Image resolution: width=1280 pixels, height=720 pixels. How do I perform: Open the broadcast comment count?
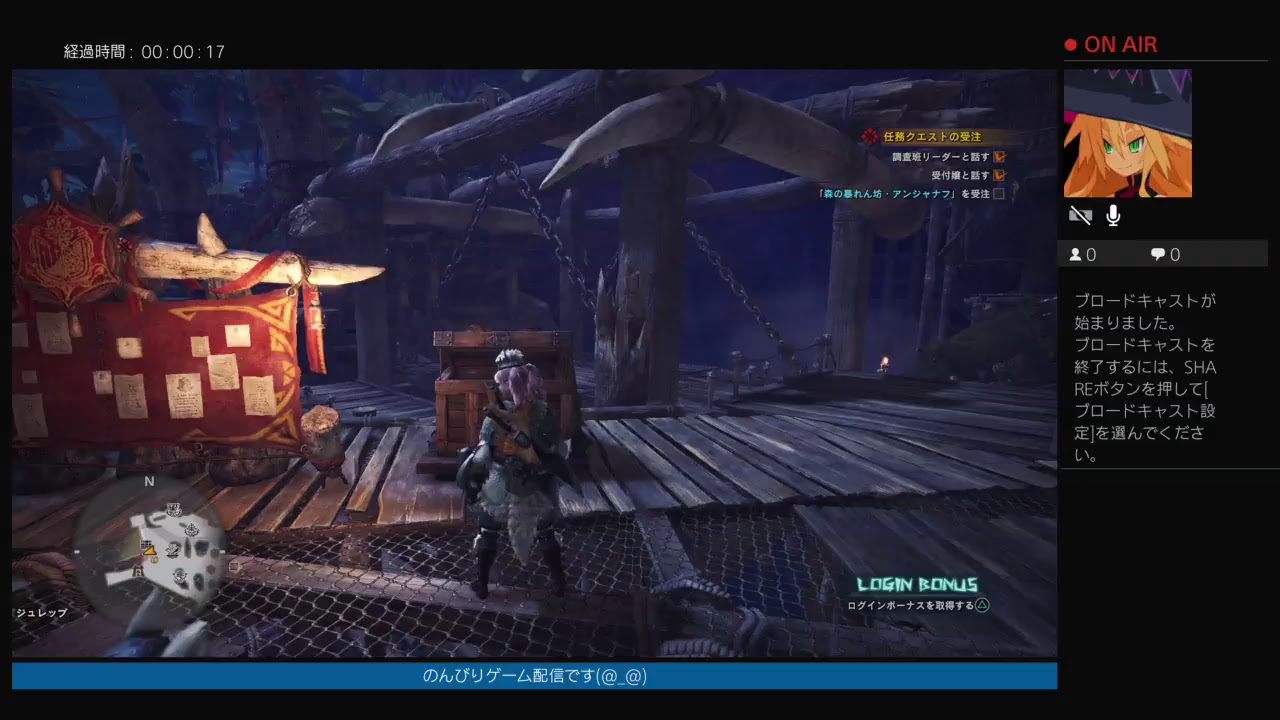coord(1165,255)
